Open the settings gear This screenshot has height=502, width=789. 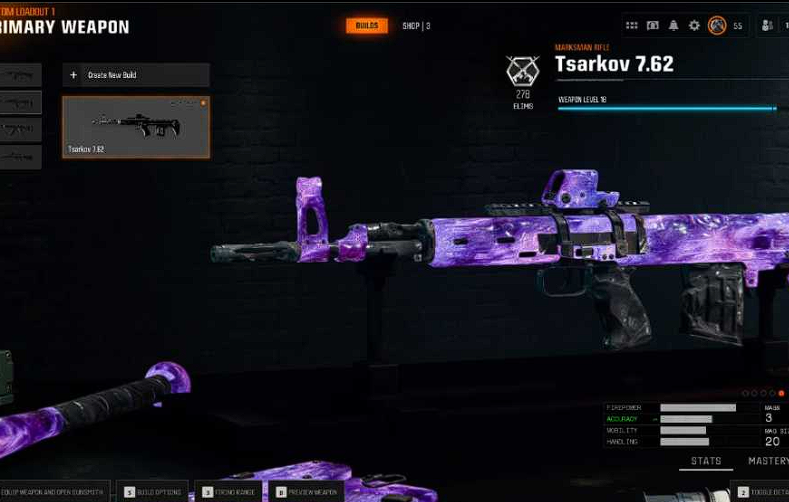(694, 25)
